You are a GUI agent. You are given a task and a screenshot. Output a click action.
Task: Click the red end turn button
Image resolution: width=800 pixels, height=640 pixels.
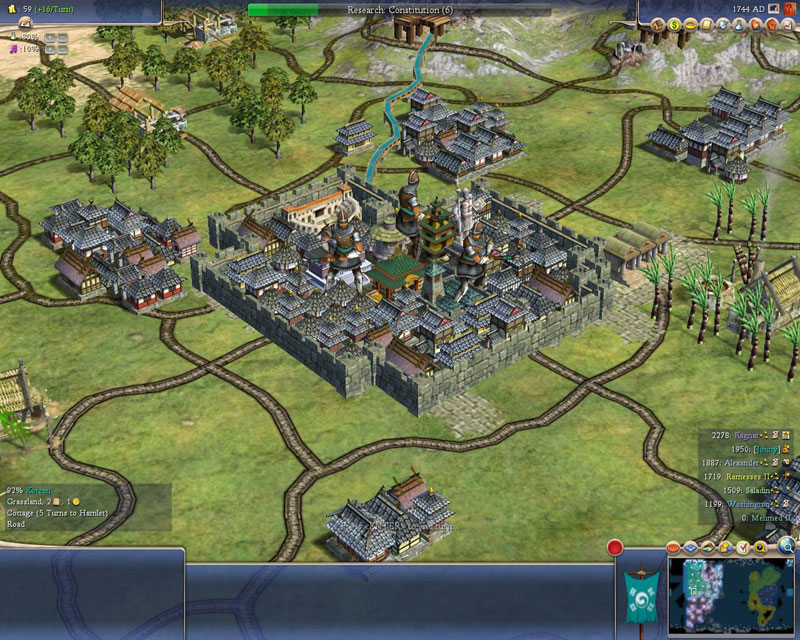615,548
